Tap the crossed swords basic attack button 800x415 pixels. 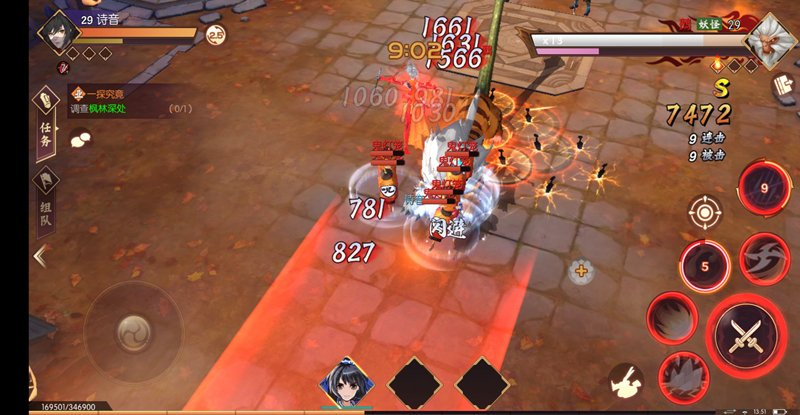(x=746, y=332)
